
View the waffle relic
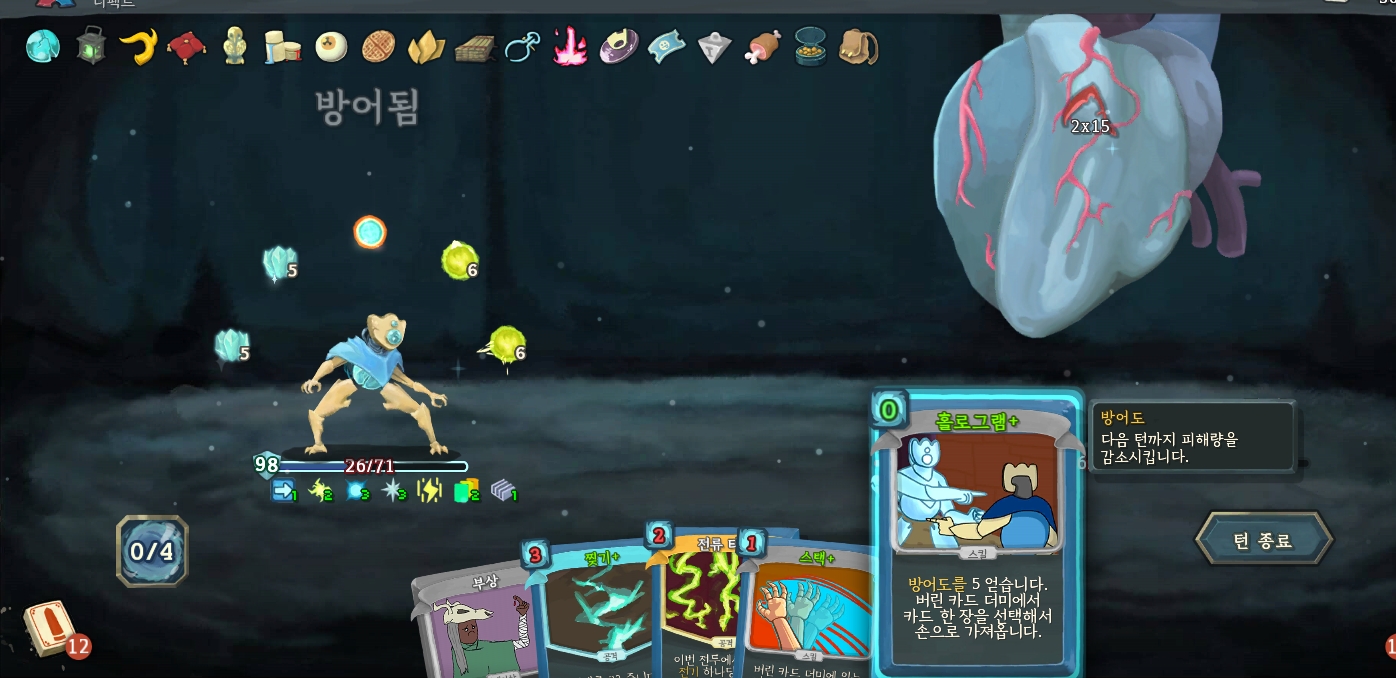(379, 46)
